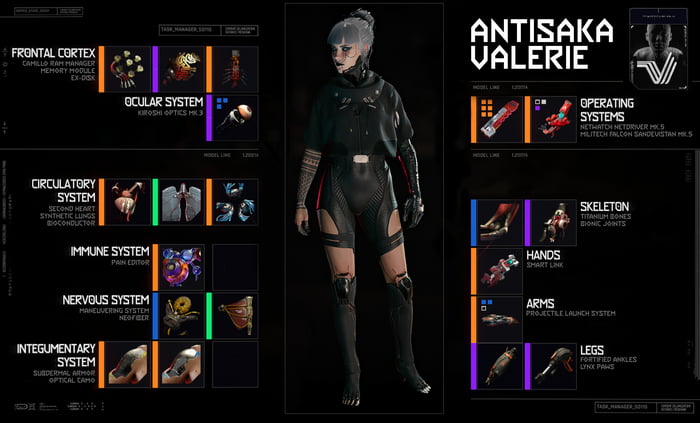This screenshot has height=423, width=700.
Task: Select the Synthetic Lungs slot
Action: click(181, 202)
